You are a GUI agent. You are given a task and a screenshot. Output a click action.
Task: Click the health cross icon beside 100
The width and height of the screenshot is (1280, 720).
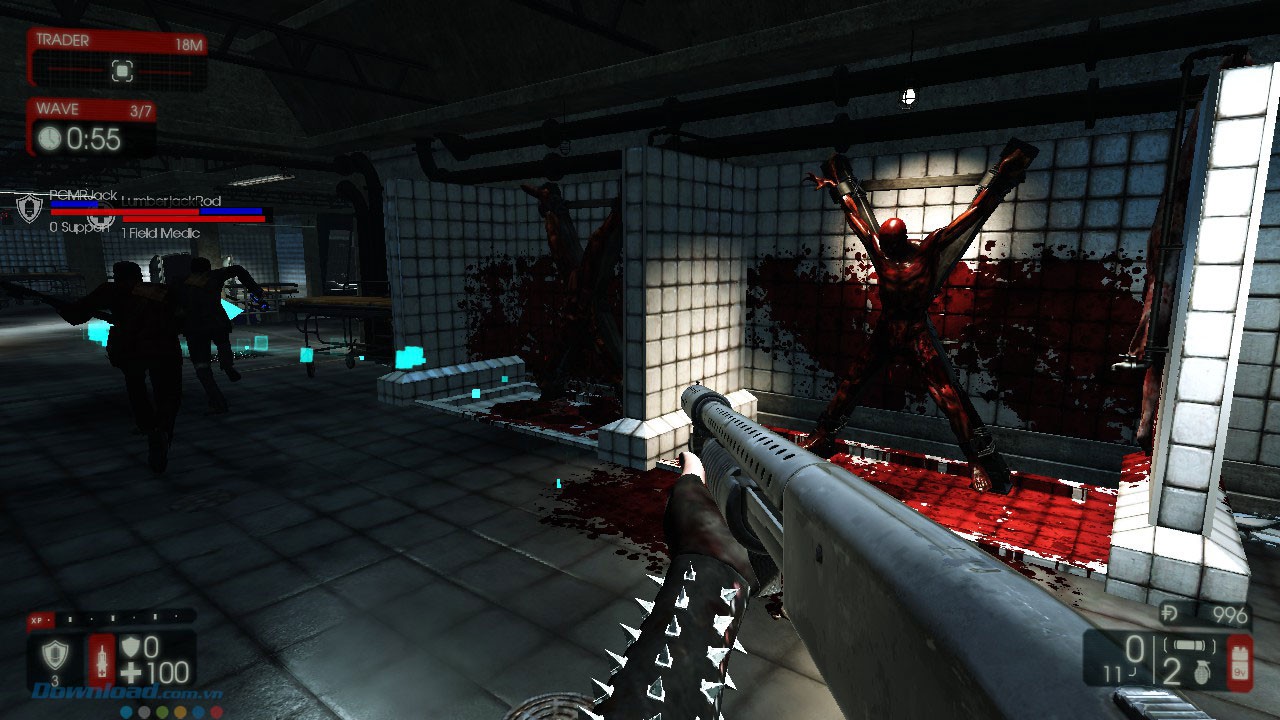coord(131,672)
